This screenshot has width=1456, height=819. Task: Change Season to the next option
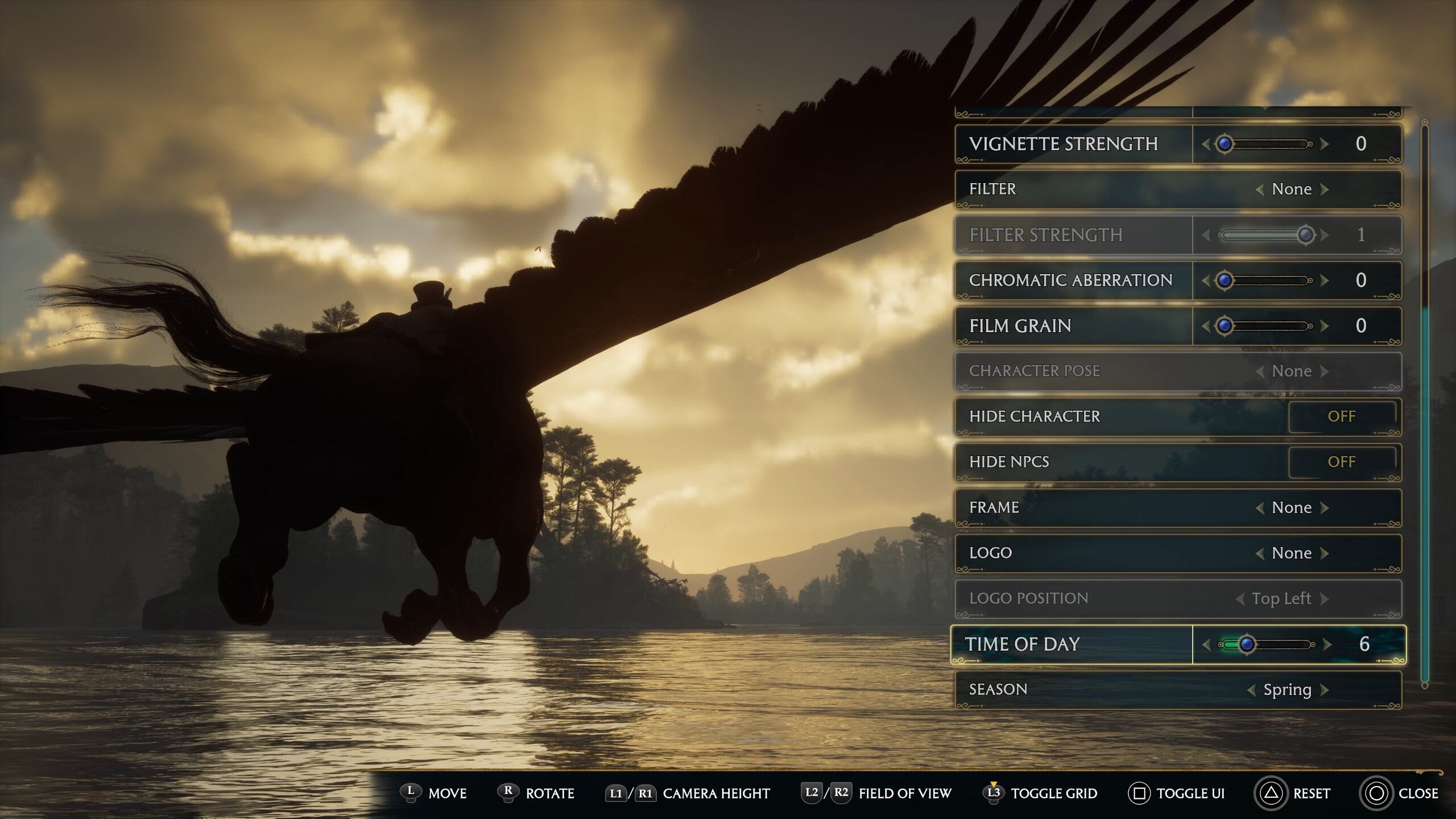(x=1325, y=690)
